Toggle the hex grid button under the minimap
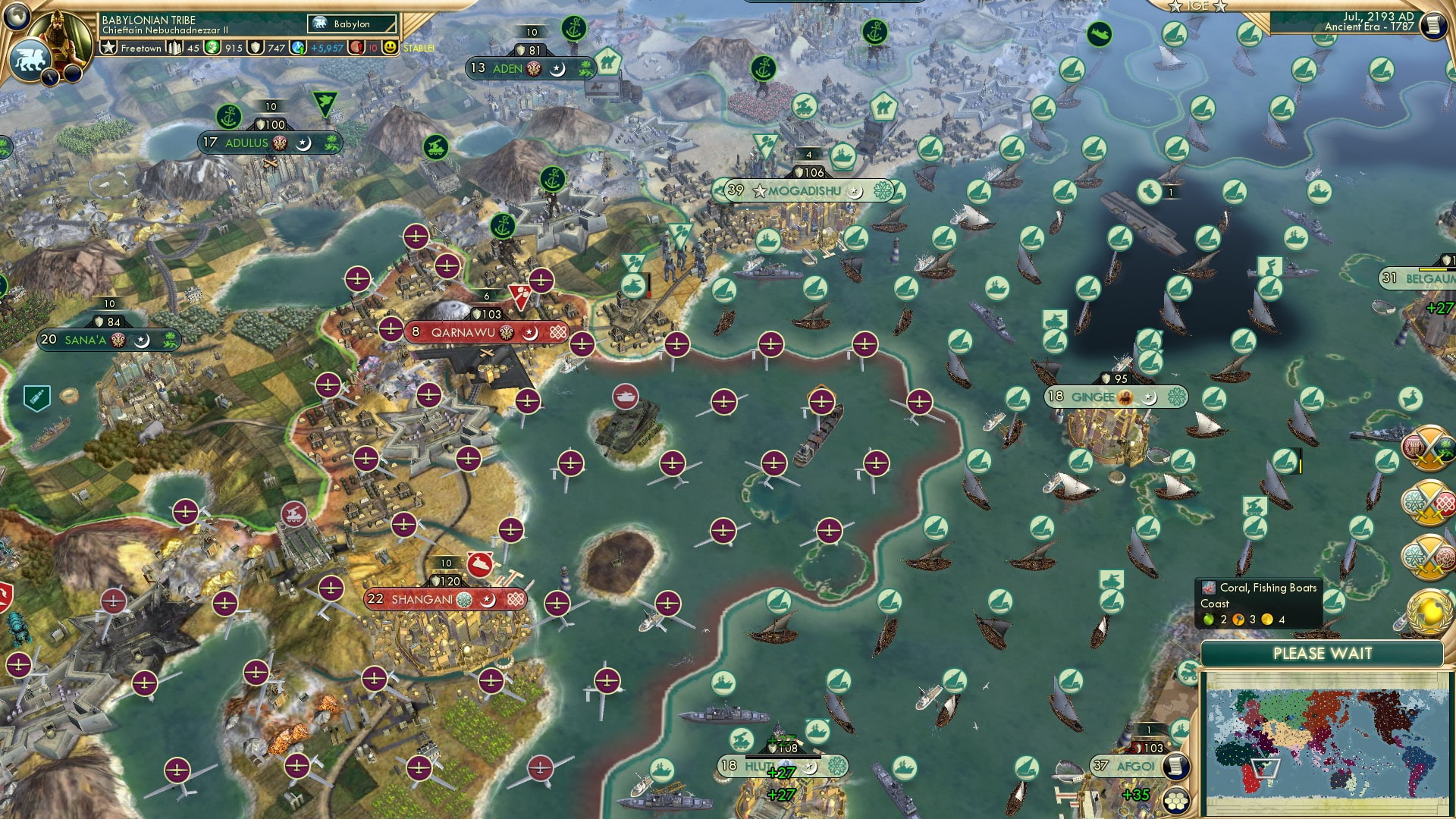Viewport: 1456px width, 819px height. (1176, 798)
